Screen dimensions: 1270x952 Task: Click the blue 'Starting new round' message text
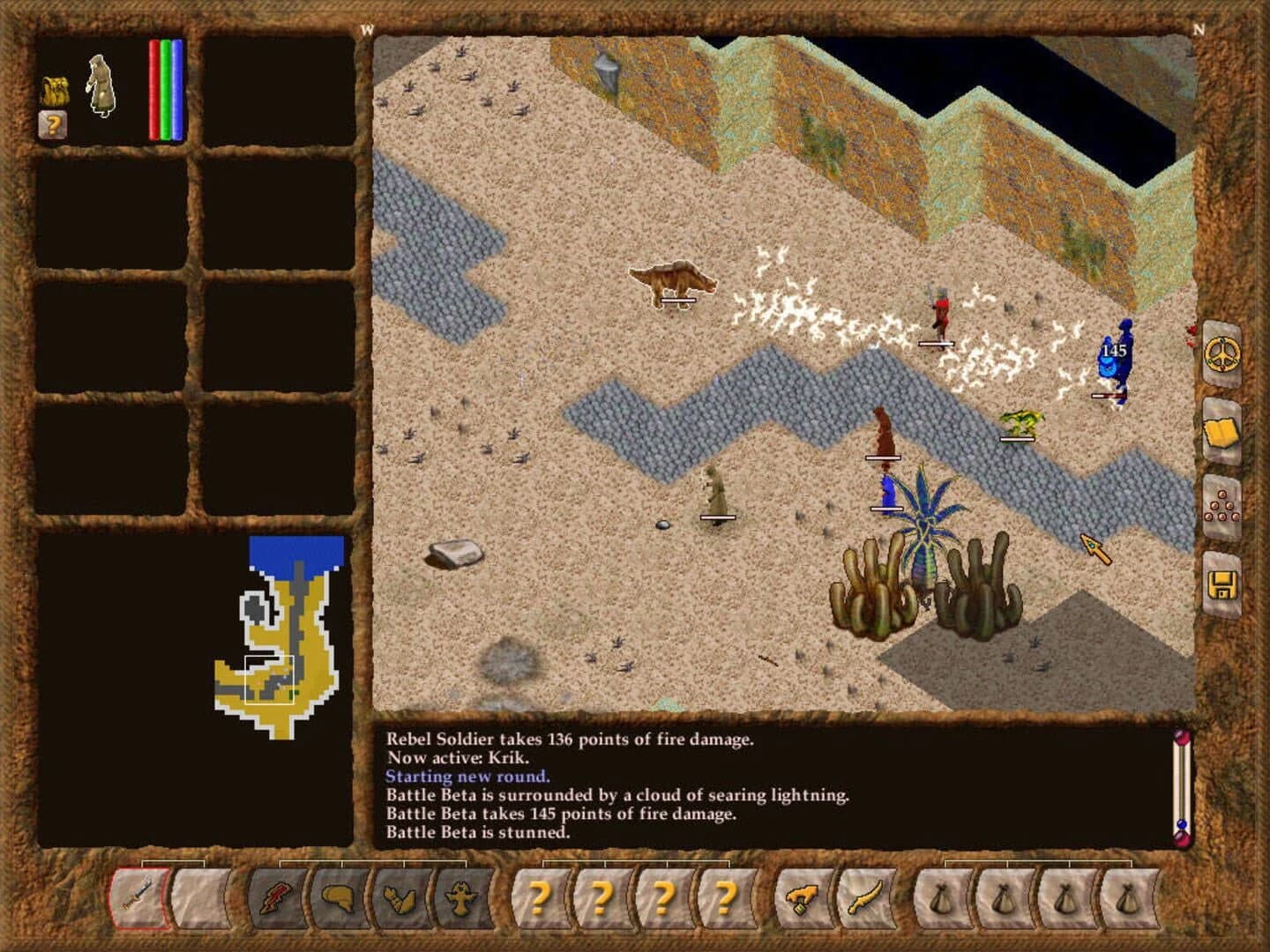pyautogui.click(x=467, y=777)
